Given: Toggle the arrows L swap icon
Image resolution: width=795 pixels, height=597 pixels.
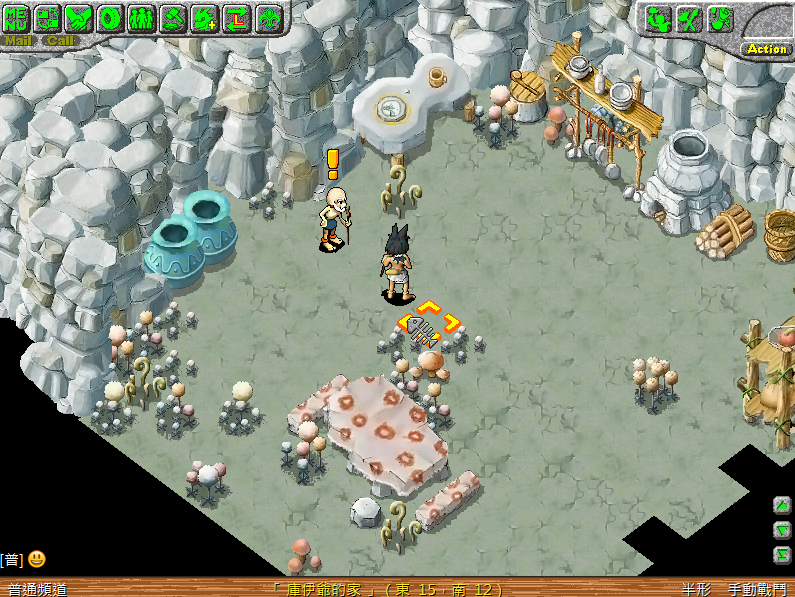Looking at the screenshot, I should (235, 17).
